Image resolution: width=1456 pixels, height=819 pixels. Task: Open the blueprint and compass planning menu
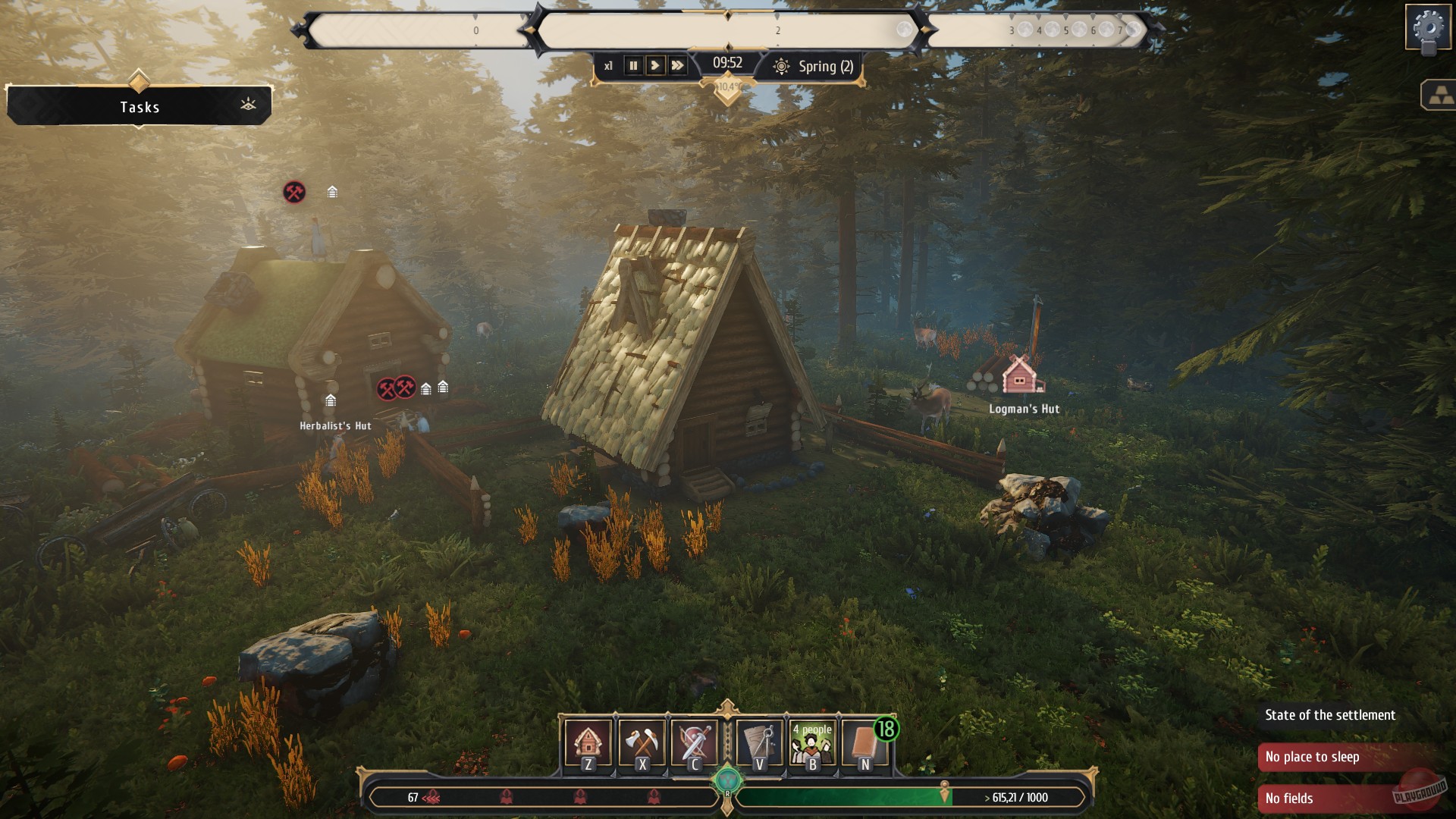759,743
